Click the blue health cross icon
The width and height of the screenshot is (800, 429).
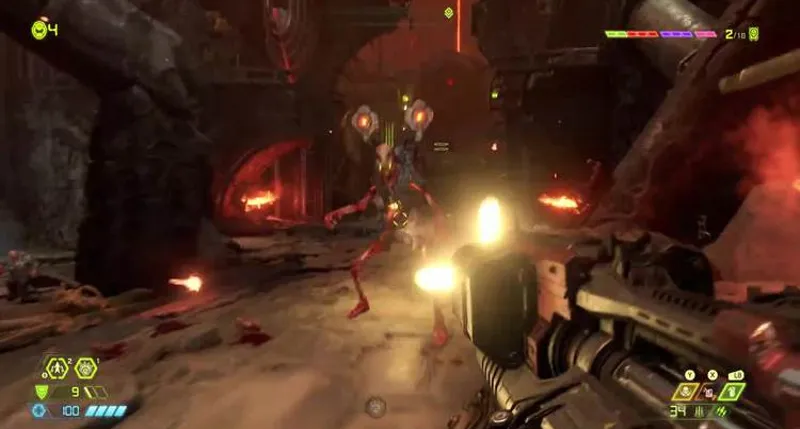click(x=40, y=411)
